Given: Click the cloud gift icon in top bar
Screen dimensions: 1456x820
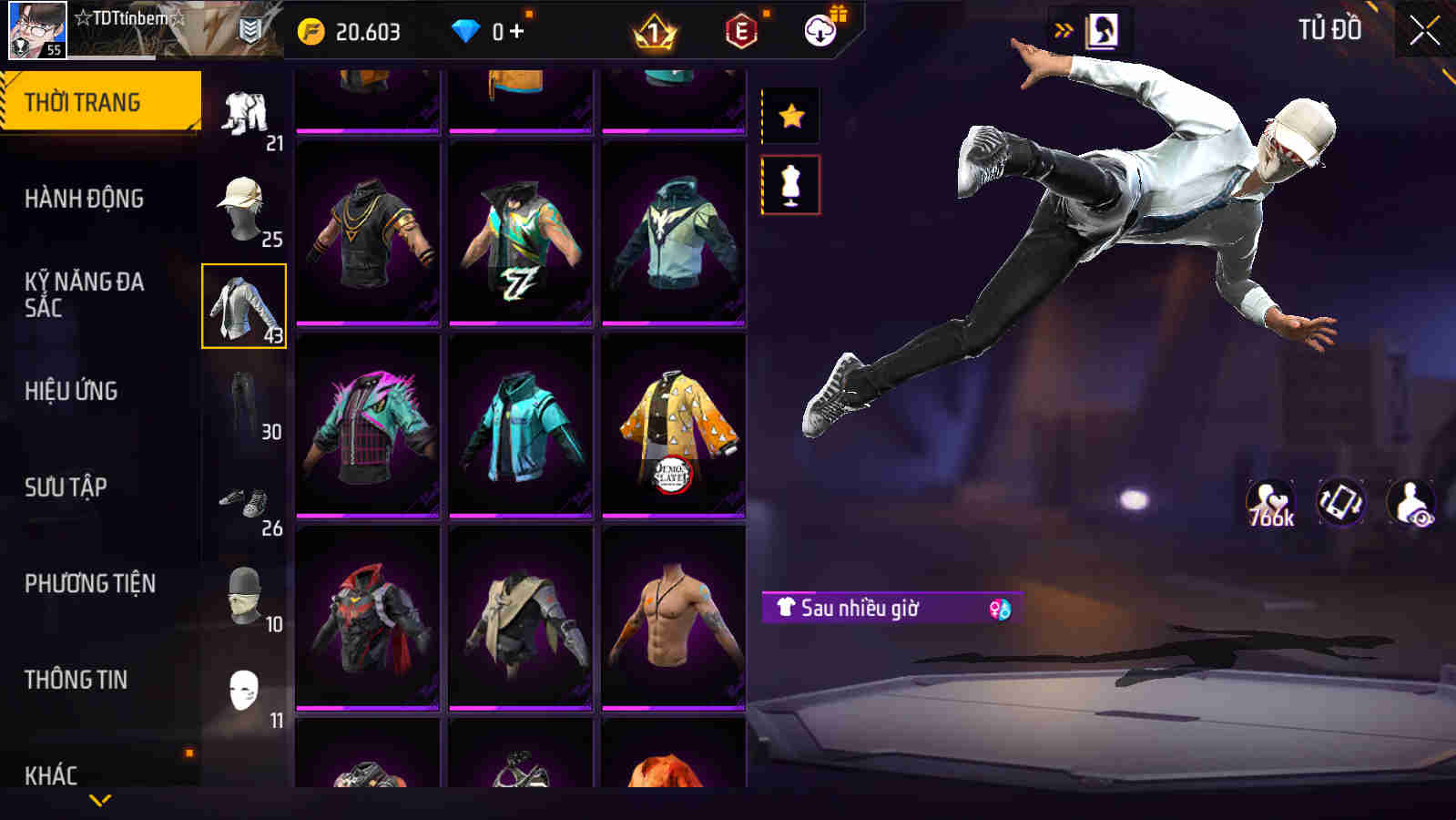Looking at the screenshot, I should (x=819, y=30).
